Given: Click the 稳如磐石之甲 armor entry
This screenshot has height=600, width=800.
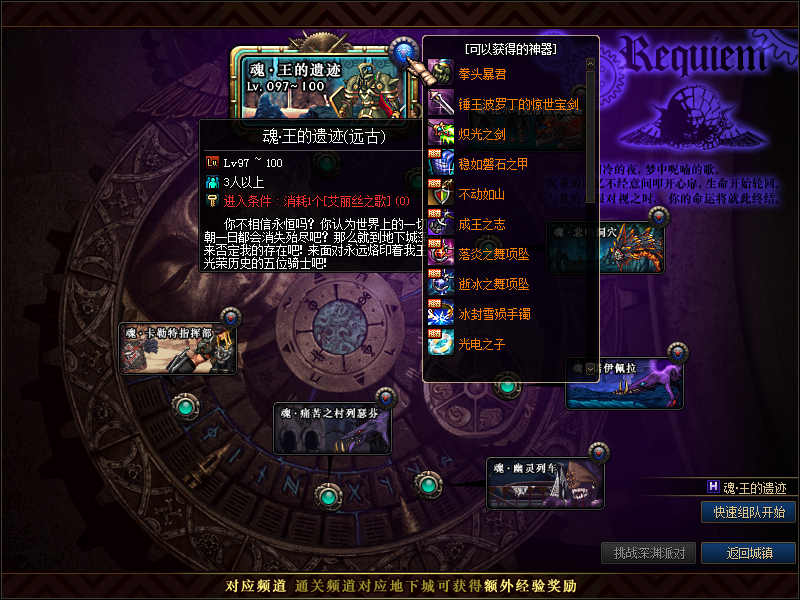Looking at the screenshot, I should [x=493, y=163].
